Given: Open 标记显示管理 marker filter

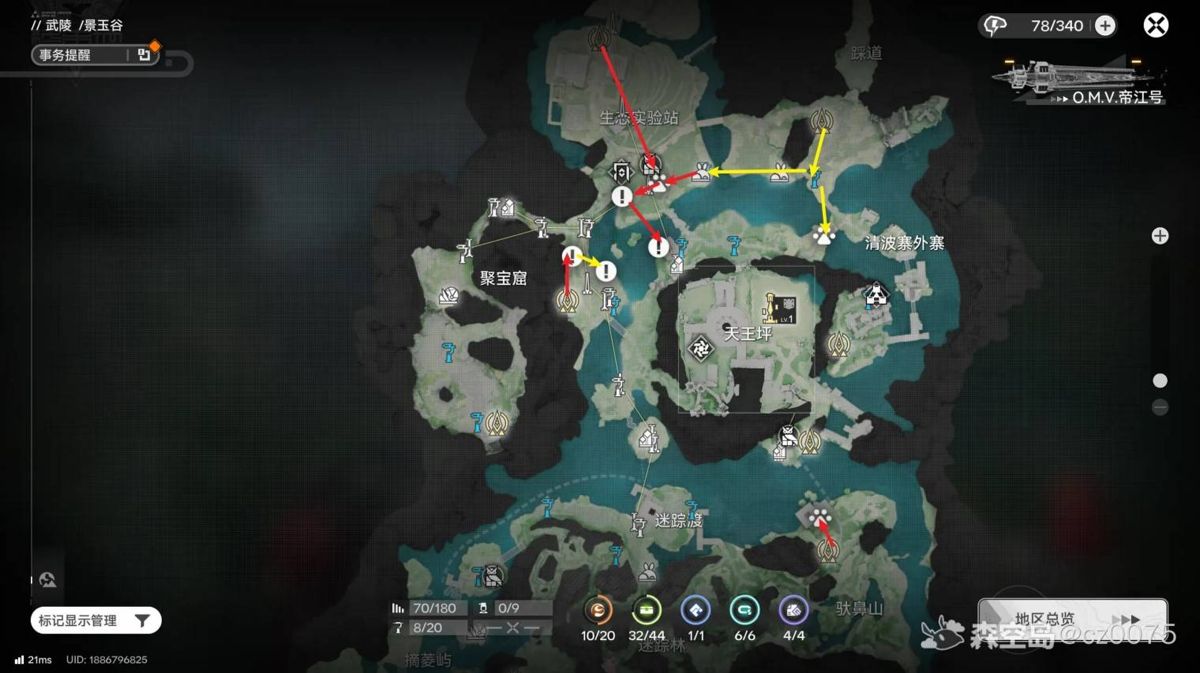Looking at the screenshot, I should pyautogui.click(x=97, y=621).
